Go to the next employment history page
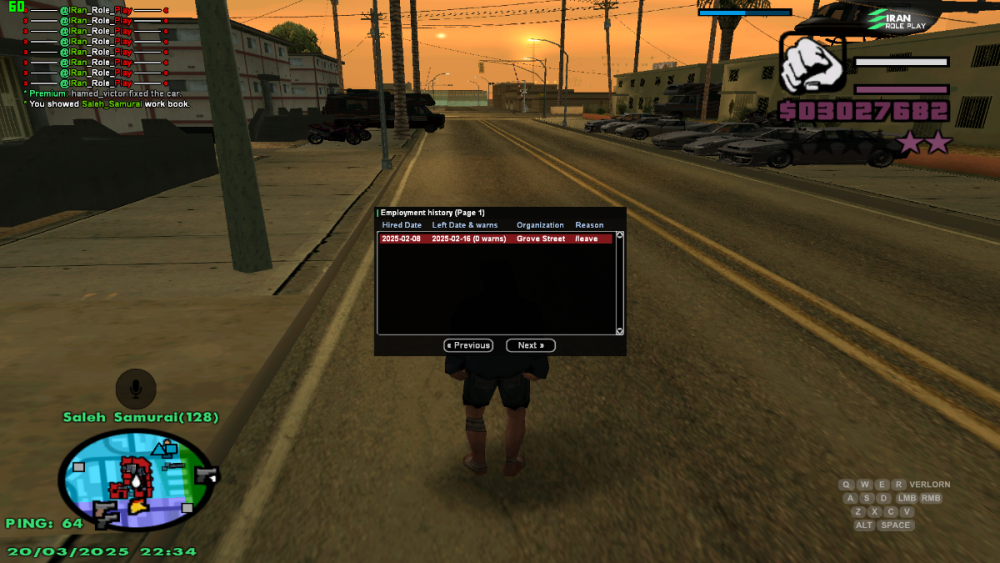This screenshot has height=563, width=1000. click(530, 345)
